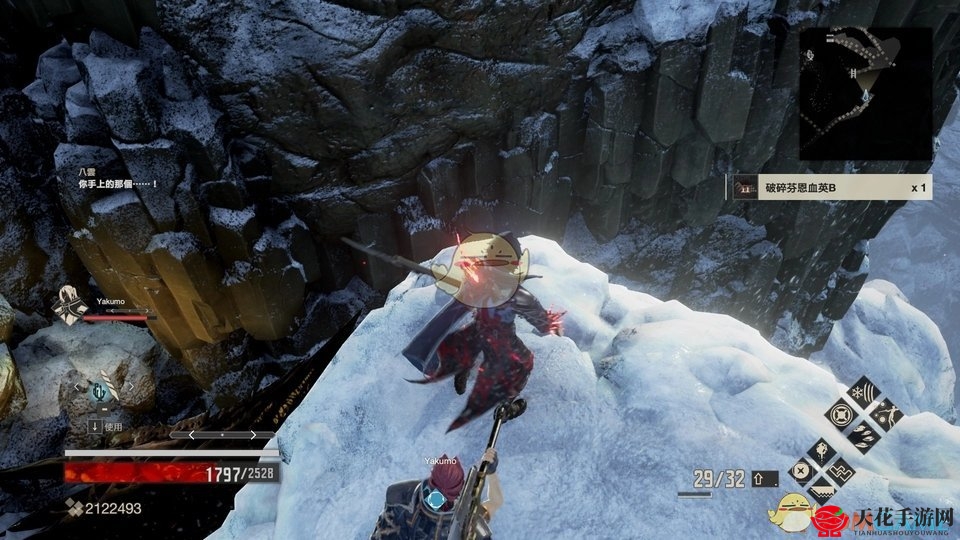Open the minimap in the corner
960x540 pixels.
pos(865,93)
